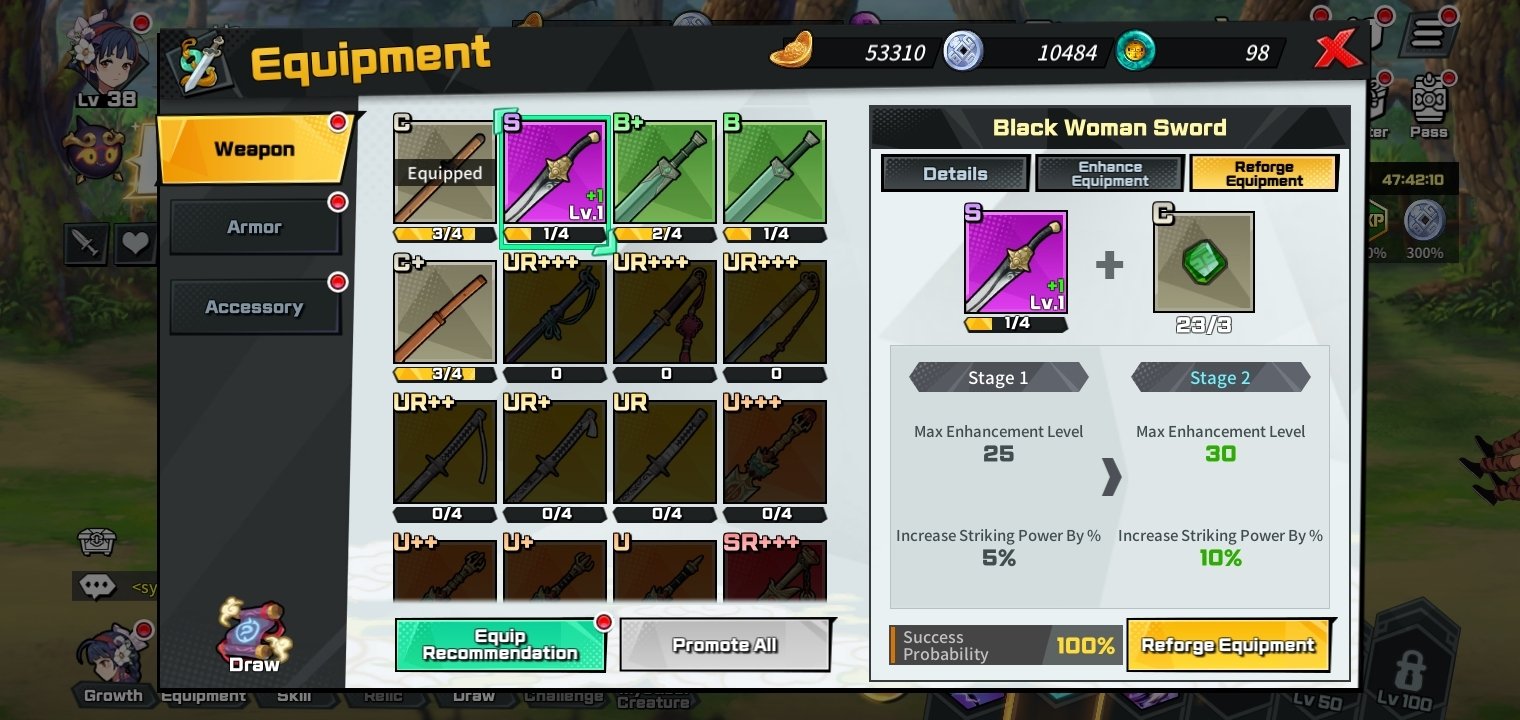Pick the B-grade green sword slot
Viewport: 1520px width, 720px height.
pos(775,174)
